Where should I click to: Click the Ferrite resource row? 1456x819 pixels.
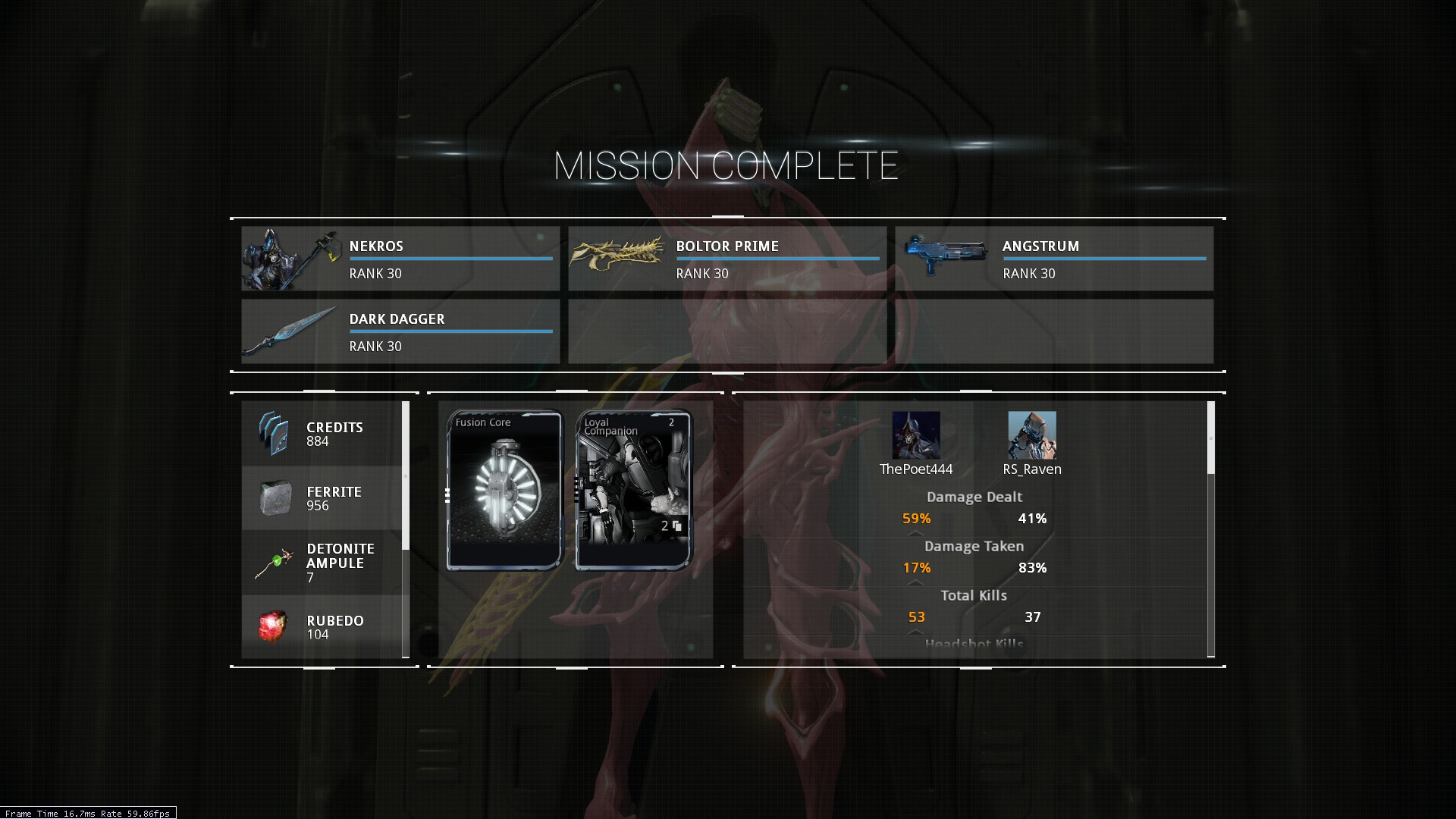(x=322, y=498)
